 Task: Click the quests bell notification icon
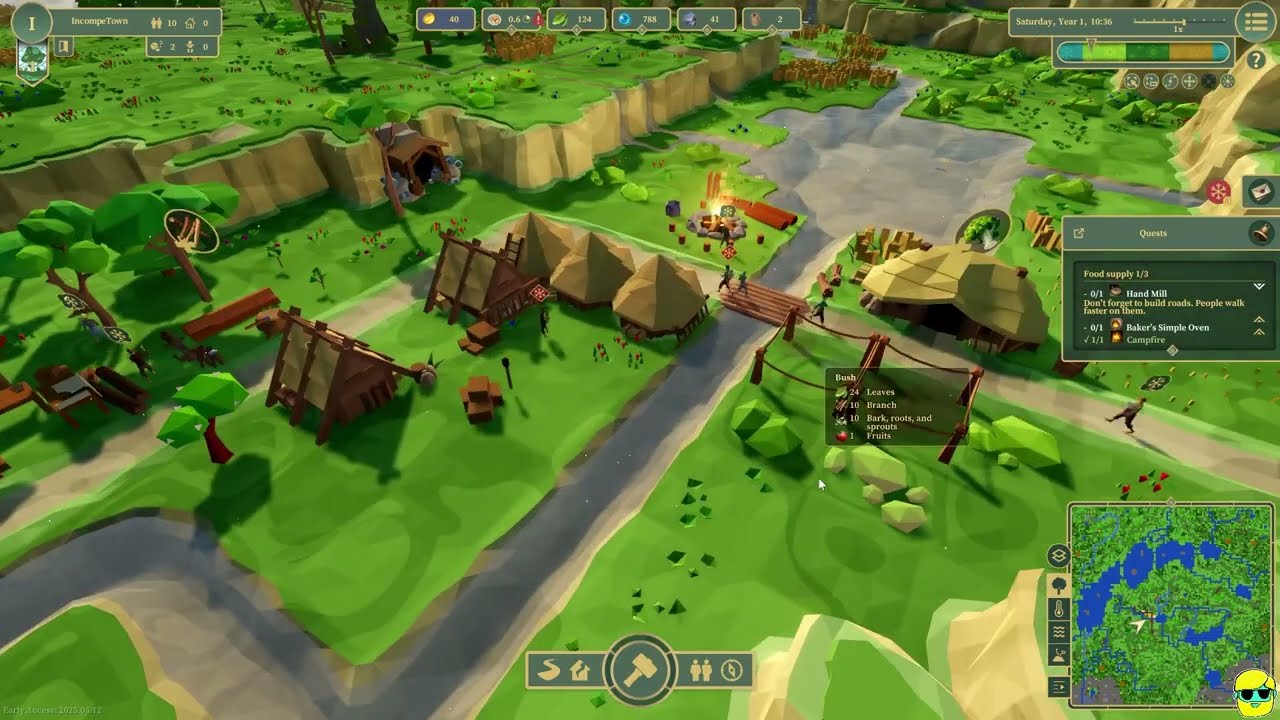[1261, 233]
